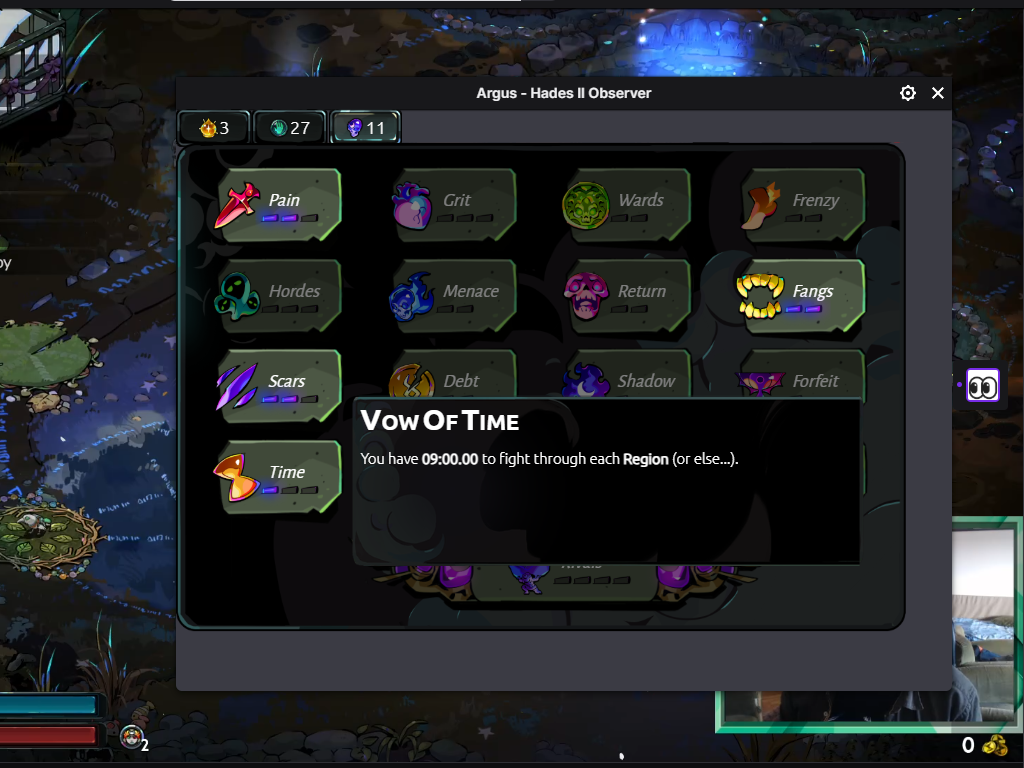Select the purple skull tab showing 11
The width and height of the screenshot is (1024, 768).
pos(366,128)
